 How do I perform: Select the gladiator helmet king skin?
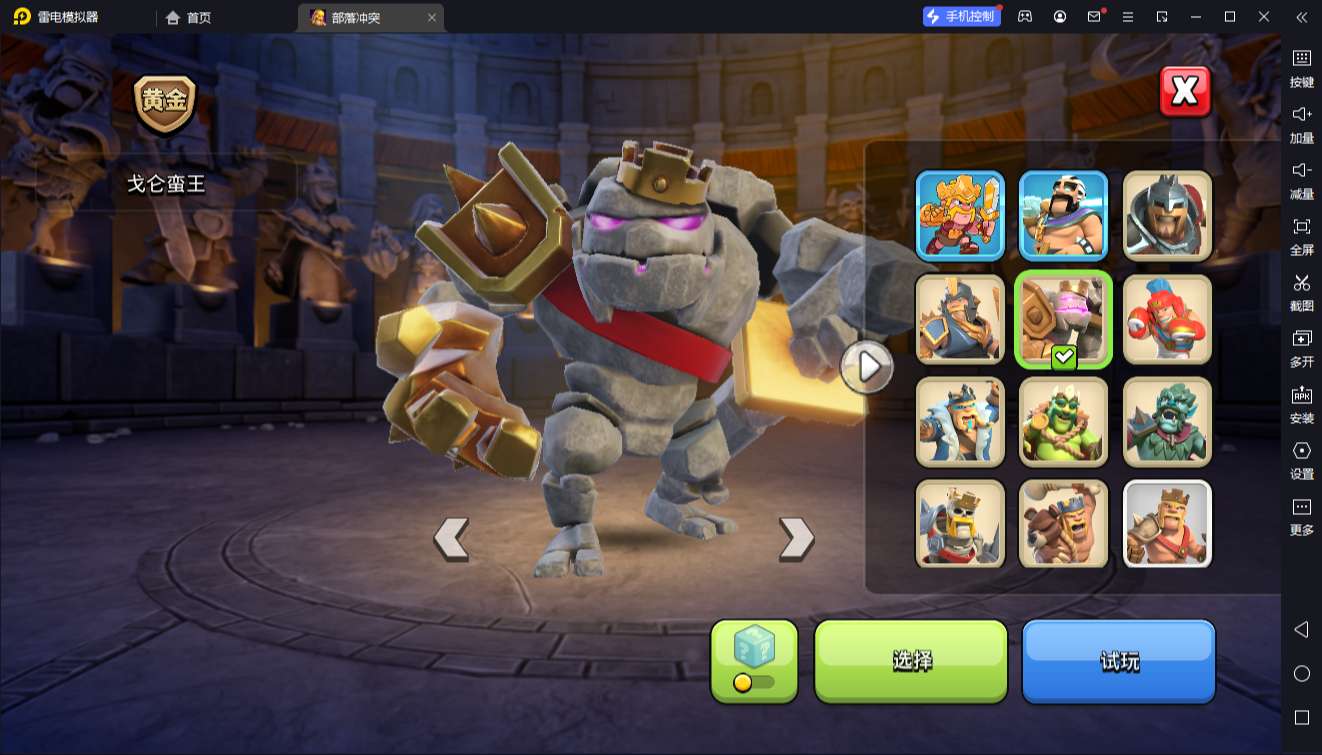coord(1167,215)
